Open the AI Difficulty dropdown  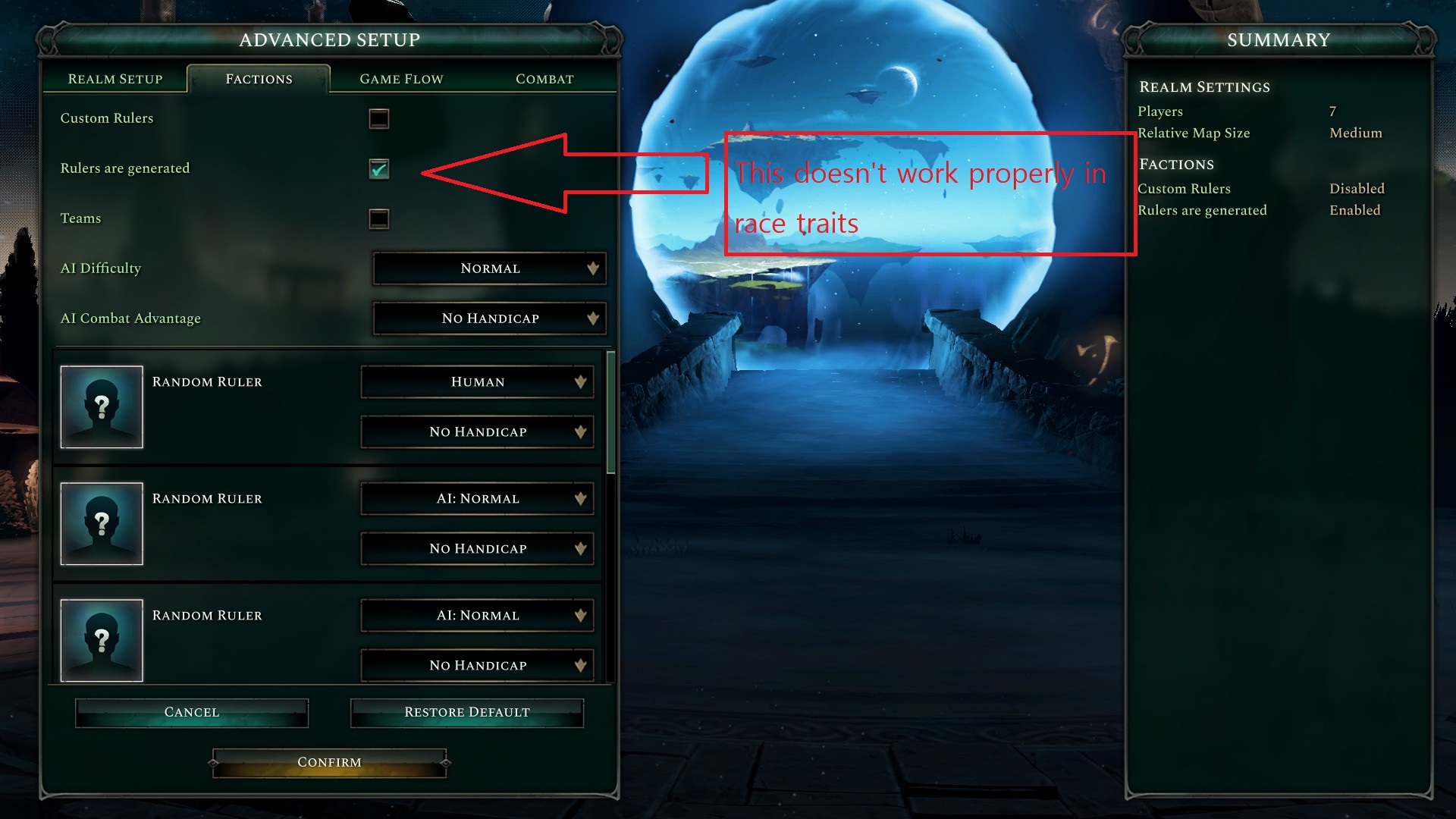[489, 268]
